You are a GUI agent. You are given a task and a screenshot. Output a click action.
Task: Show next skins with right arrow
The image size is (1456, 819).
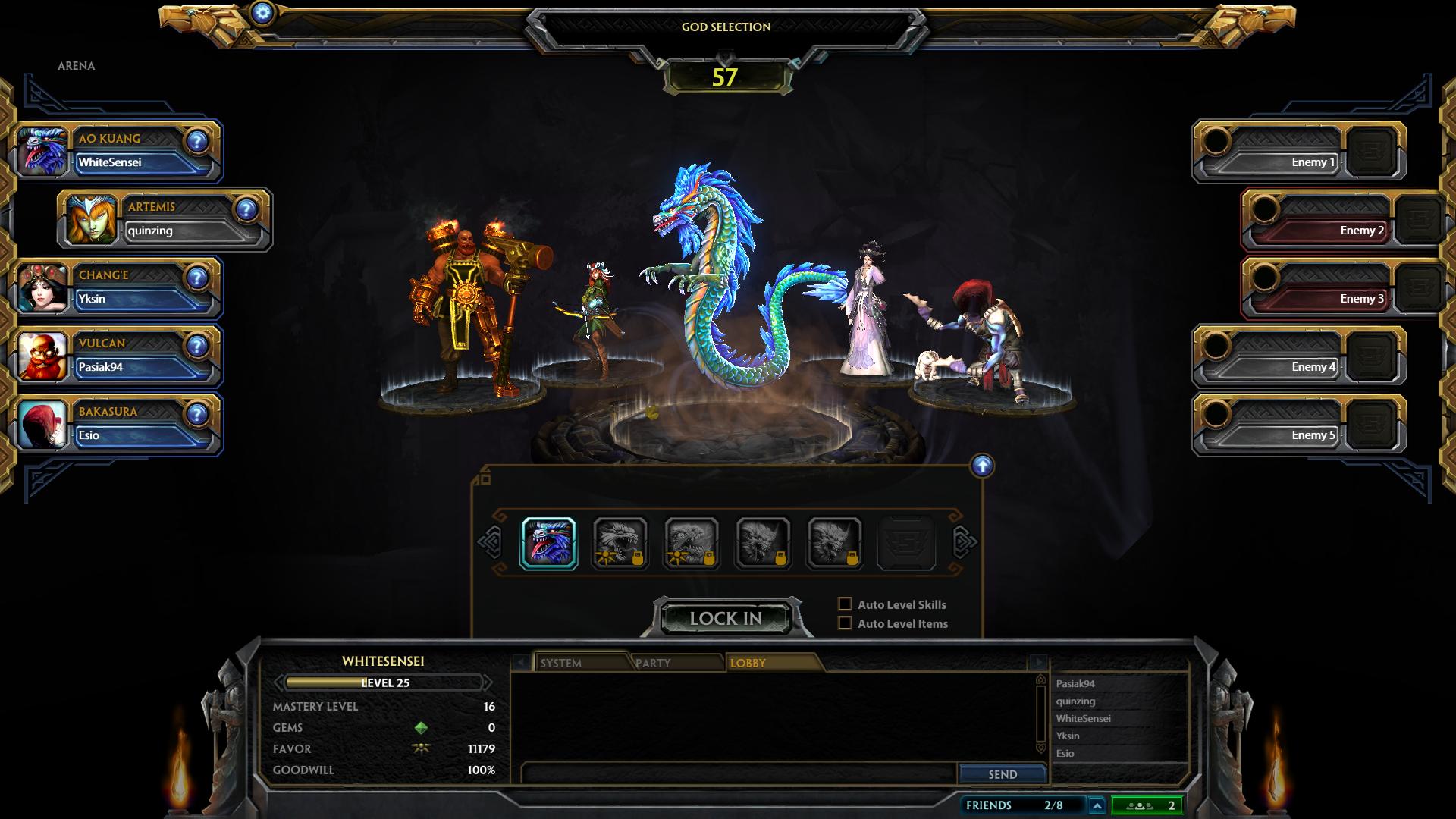pos(965,542)
